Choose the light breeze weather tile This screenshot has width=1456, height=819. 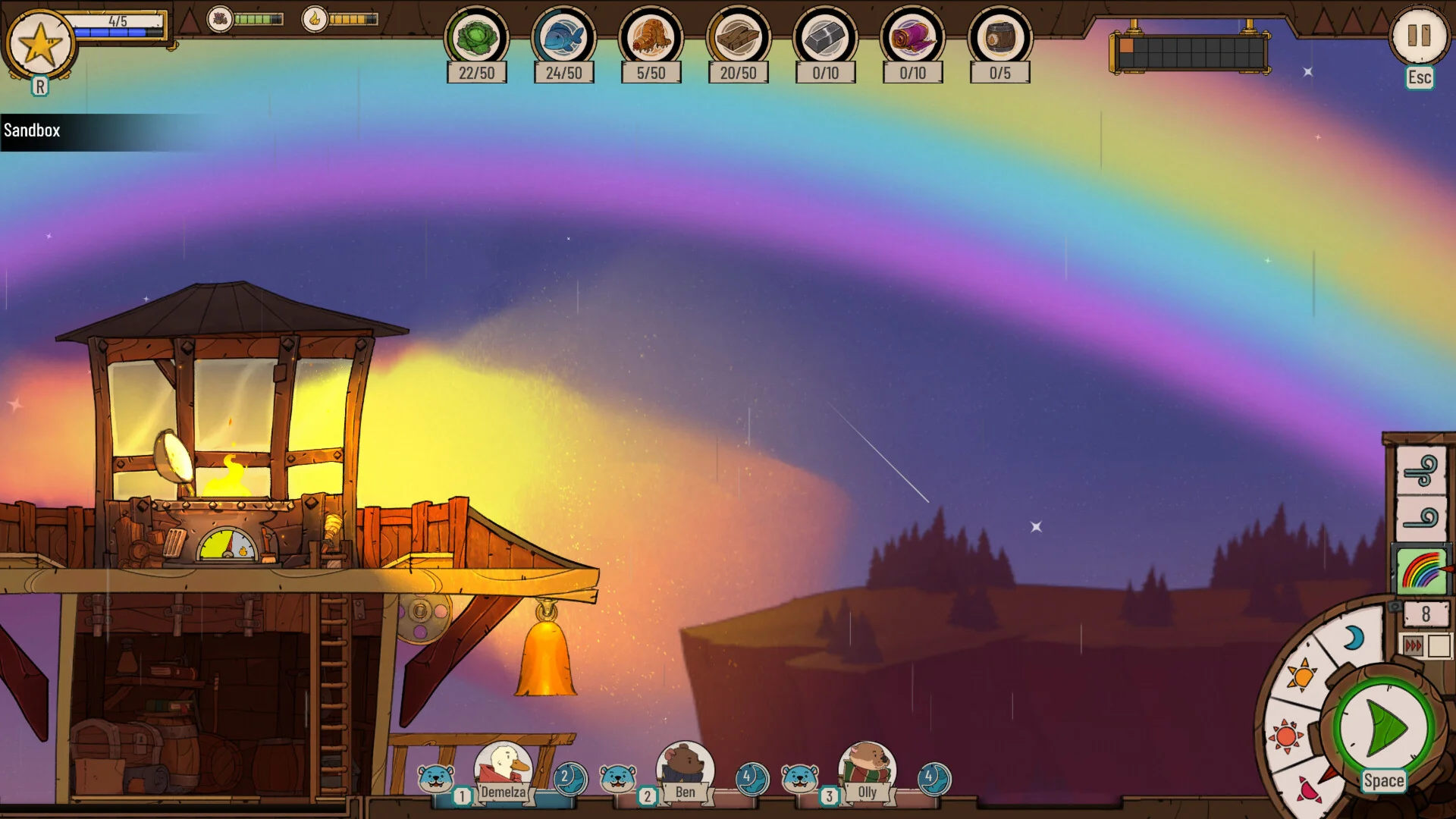(1421, 519)
